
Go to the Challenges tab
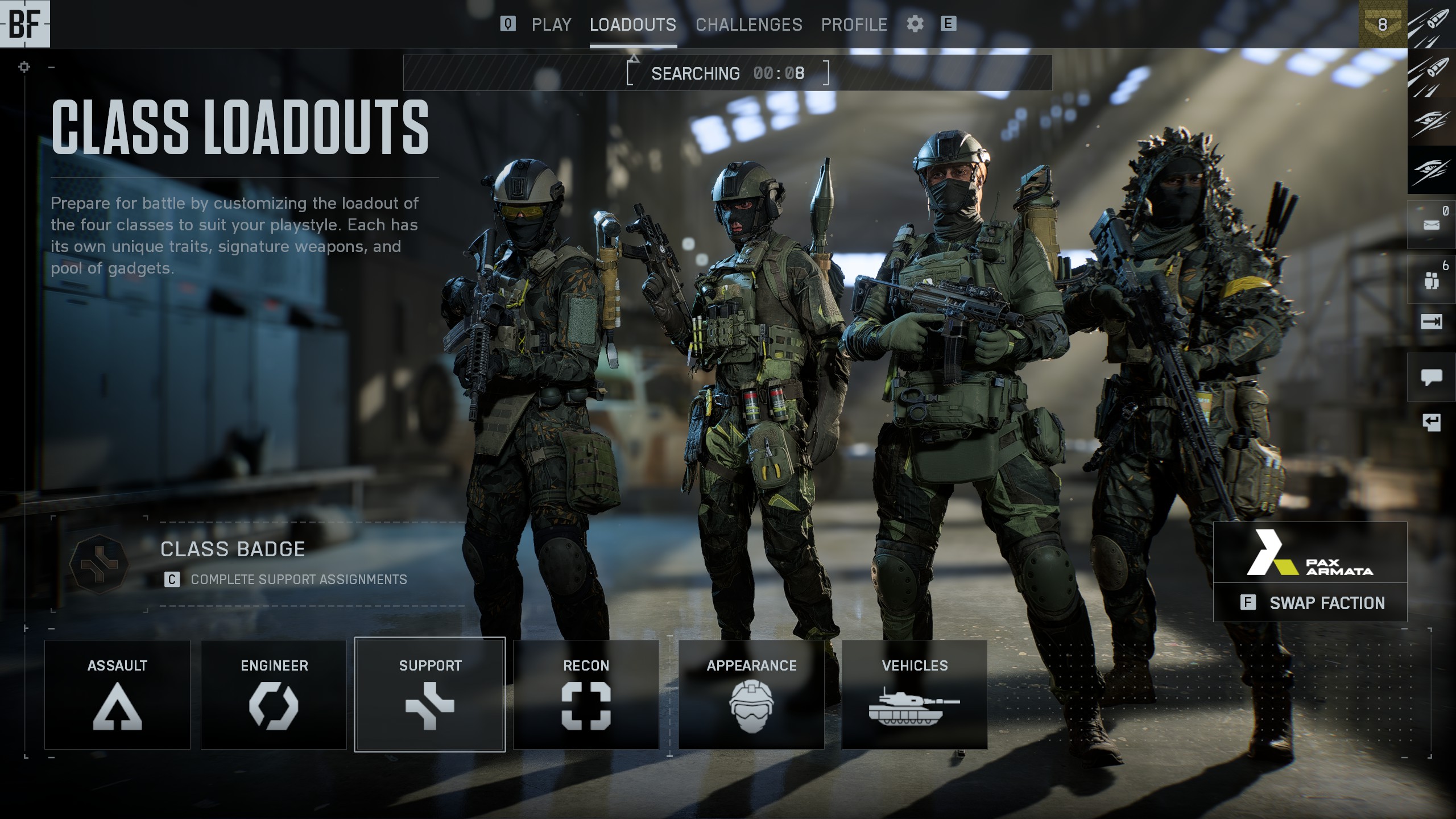pos(748,24)
